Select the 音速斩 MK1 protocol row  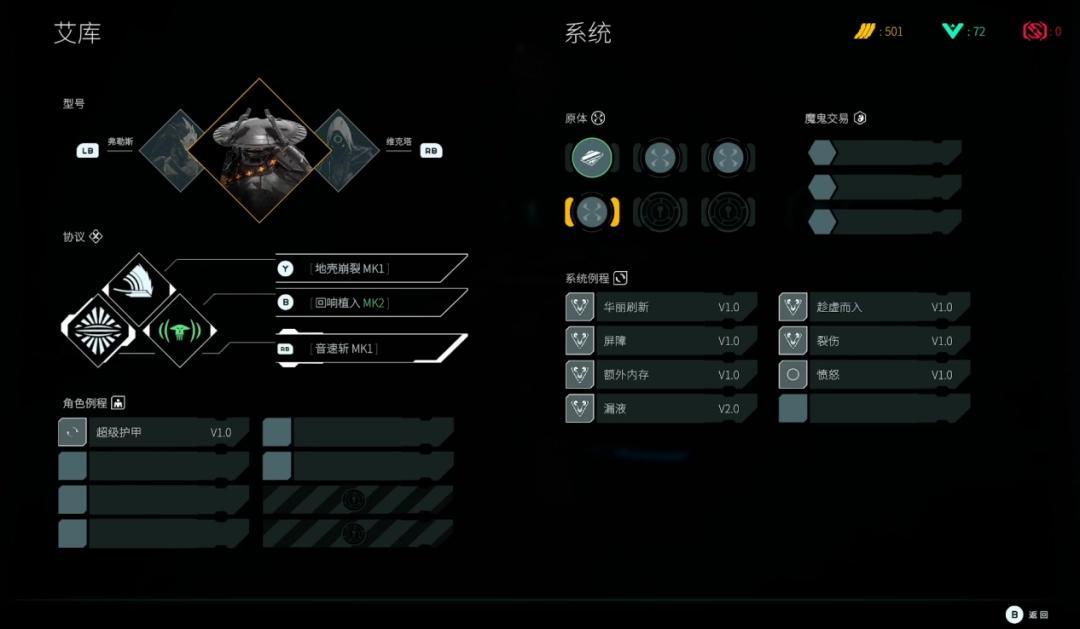[370, 348]
